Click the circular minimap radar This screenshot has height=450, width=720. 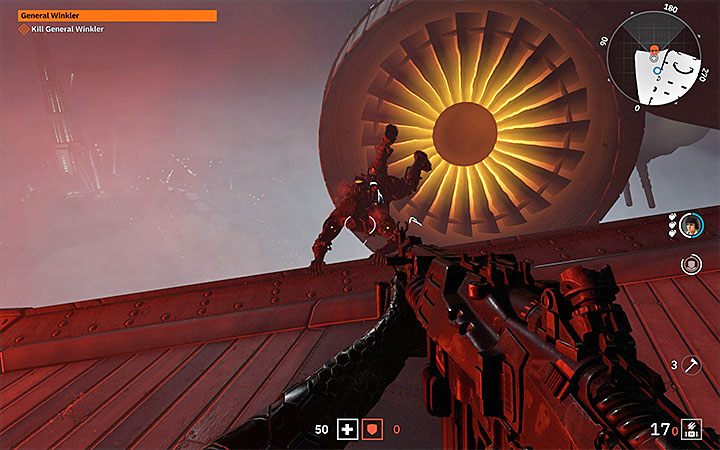pyautogui.click(x=654, y=58)
